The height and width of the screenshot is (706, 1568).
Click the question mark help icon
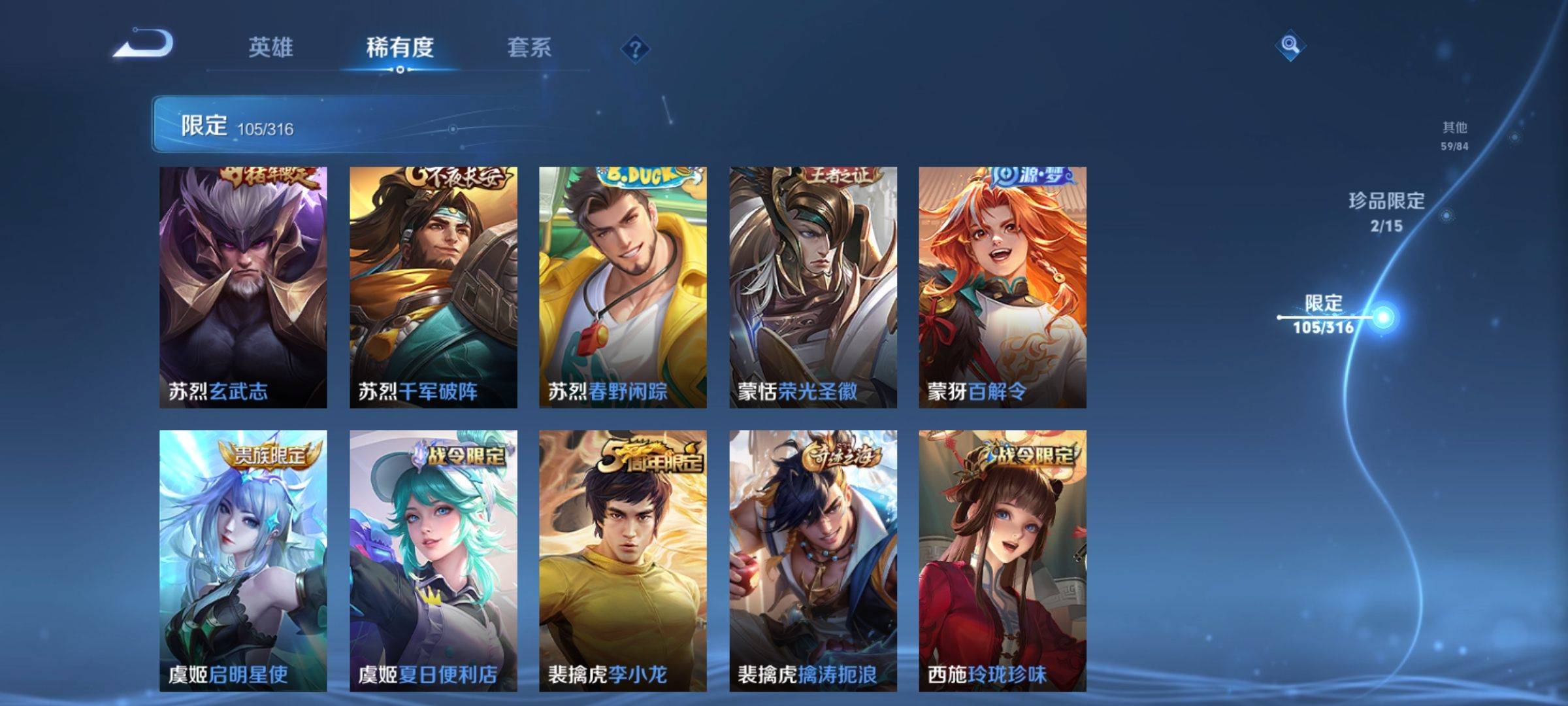[635, 49]
